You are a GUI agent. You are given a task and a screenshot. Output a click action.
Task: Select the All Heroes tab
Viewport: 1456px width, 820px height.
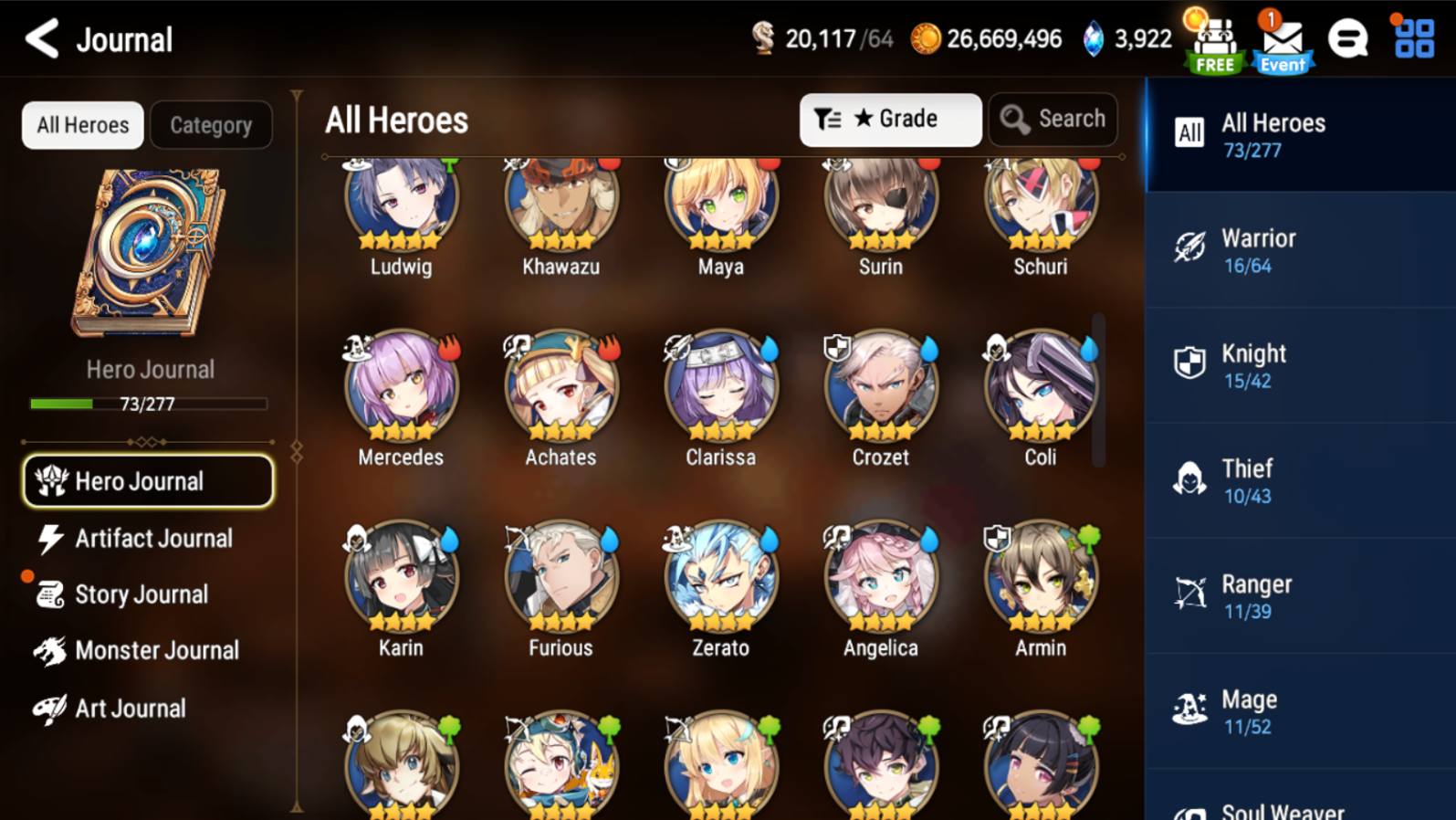(82, 125)
